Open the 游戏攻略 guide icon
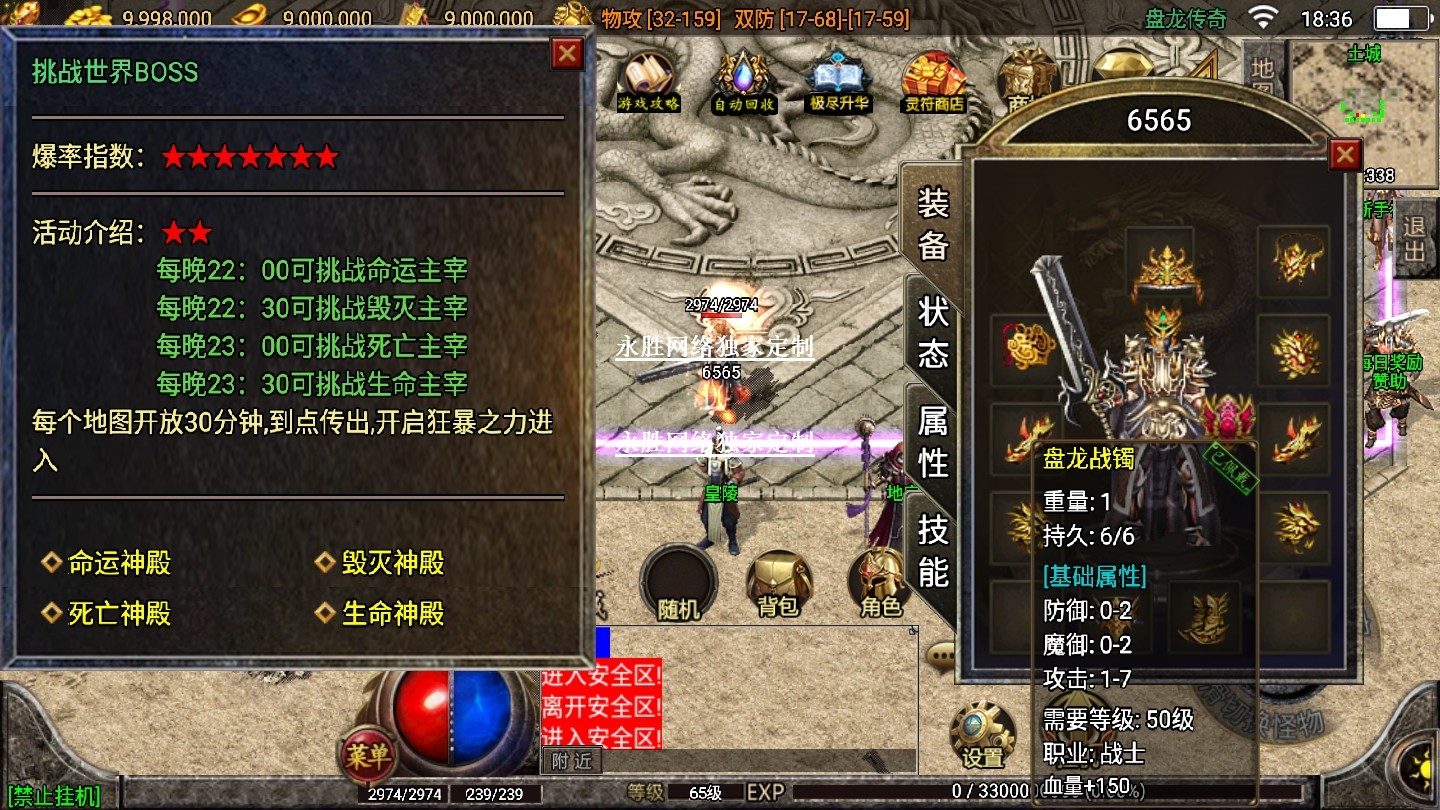 [x=648, y=82]
